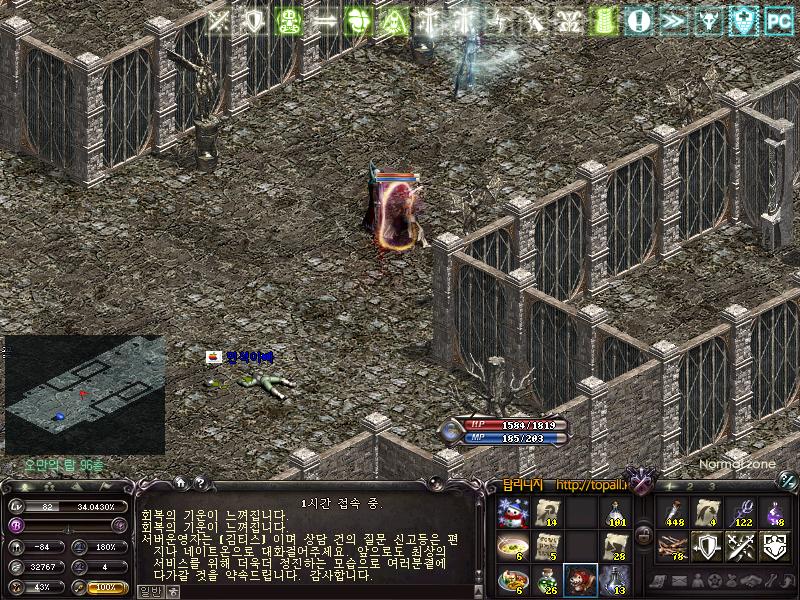This screenshot has height=600, width=800.
Task: Open the mail envelope menu icon
Action: tap(681, 582)
